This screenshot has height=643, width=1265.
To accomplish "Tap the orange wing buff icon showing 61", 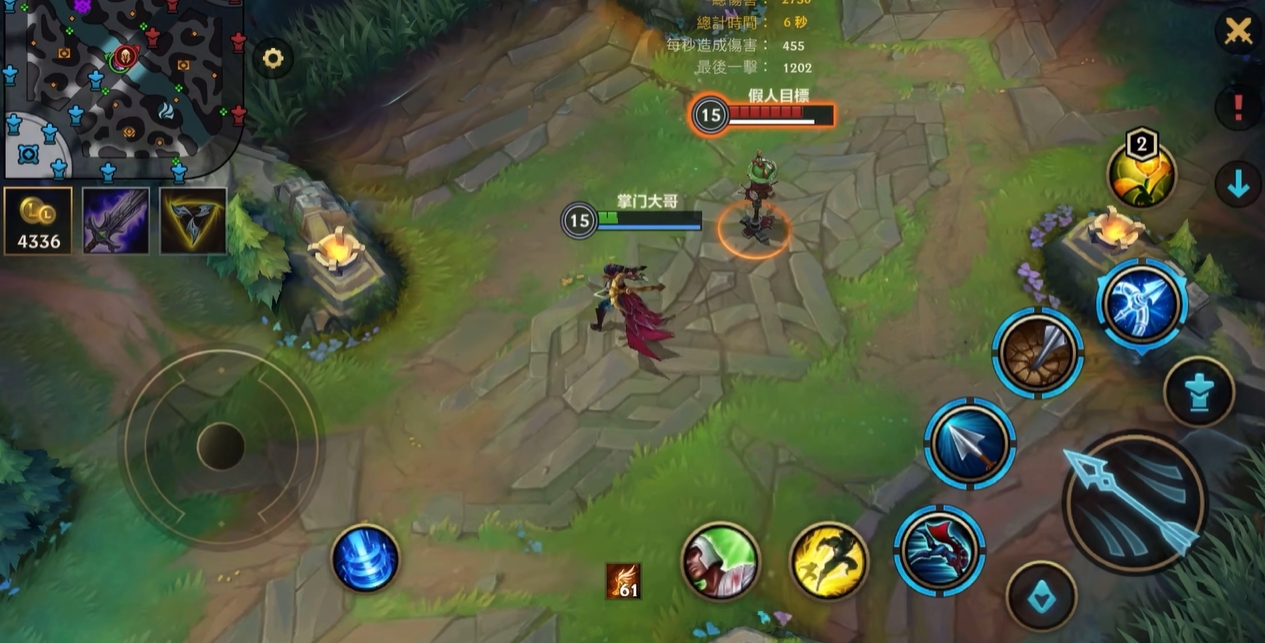I will 623,581.
